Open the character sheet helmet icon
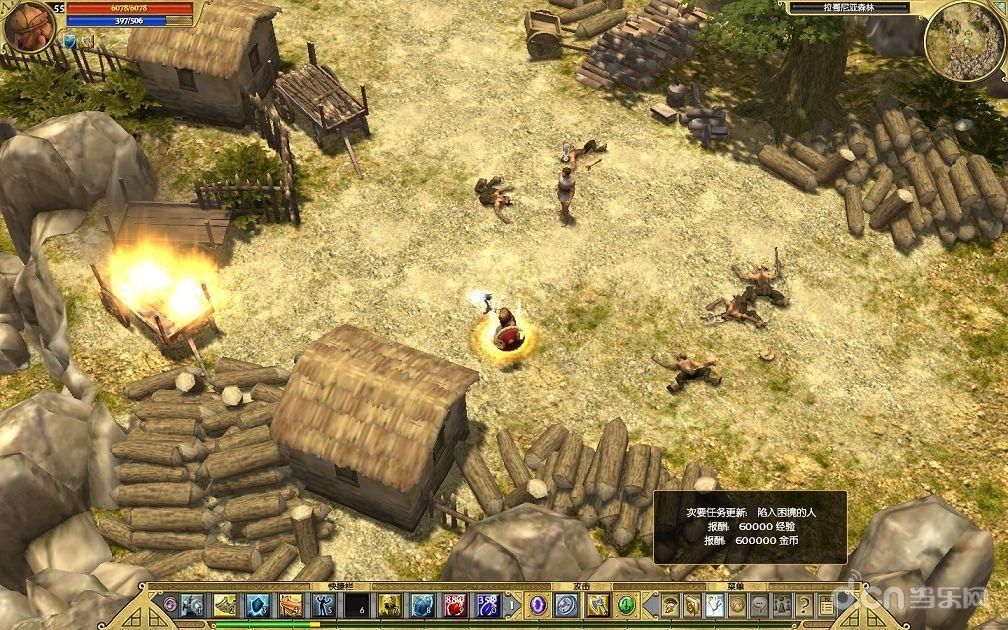Viewport: 1008px width, 630px height. [x=672, y=605]
